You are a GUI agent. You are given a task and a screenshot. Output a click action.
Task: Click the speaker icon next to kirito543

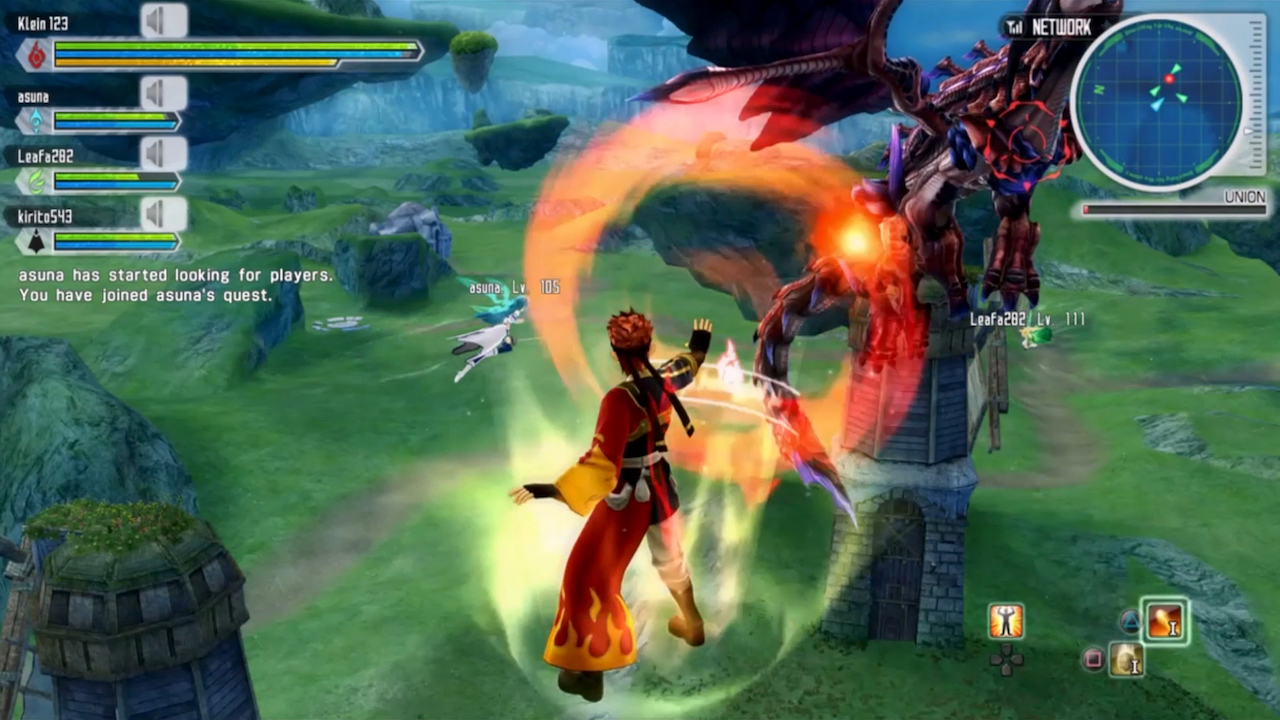(163, 213)
